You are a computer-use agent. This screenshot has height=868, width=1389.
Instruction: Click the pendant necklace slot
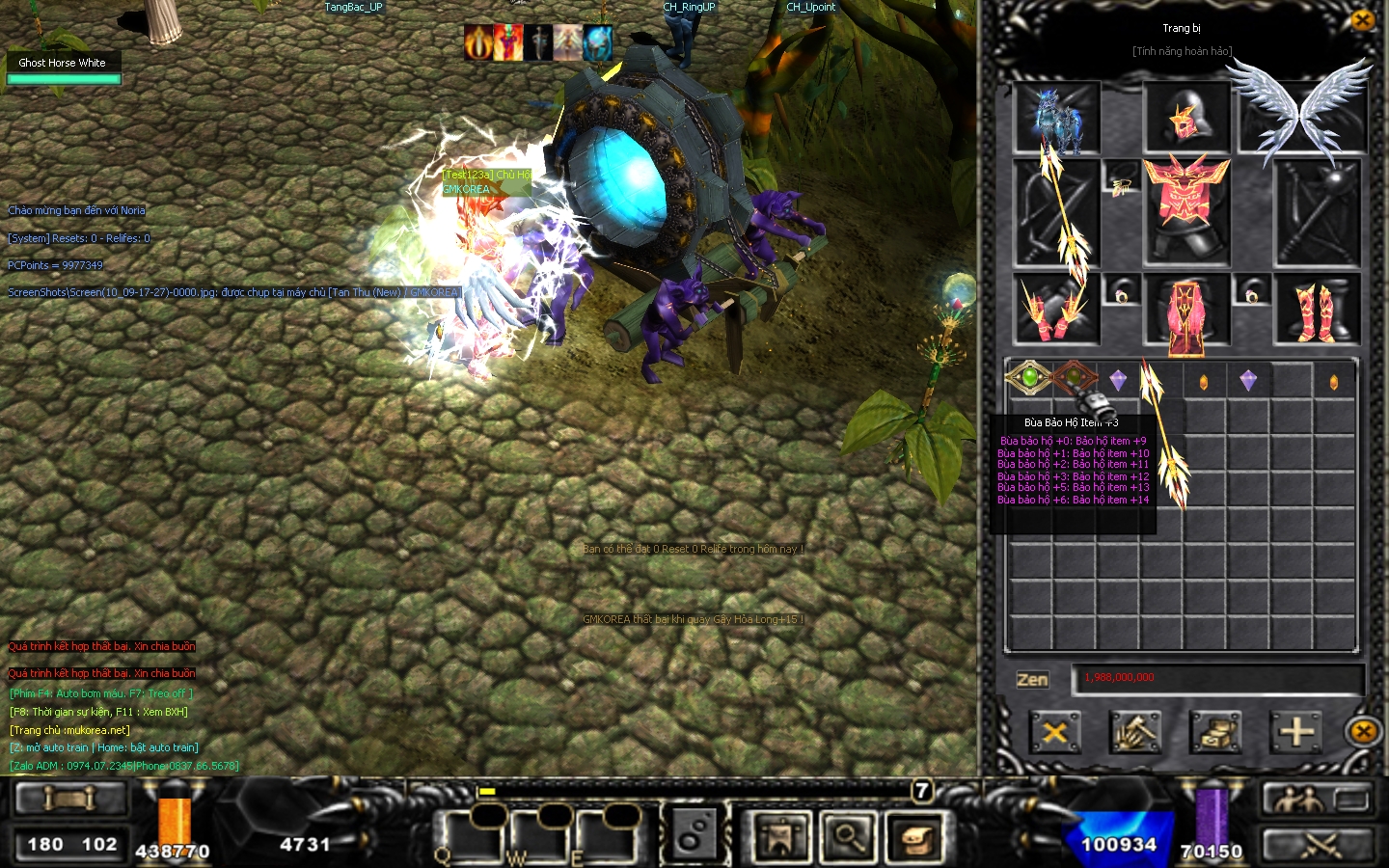tap(1121, 183)
